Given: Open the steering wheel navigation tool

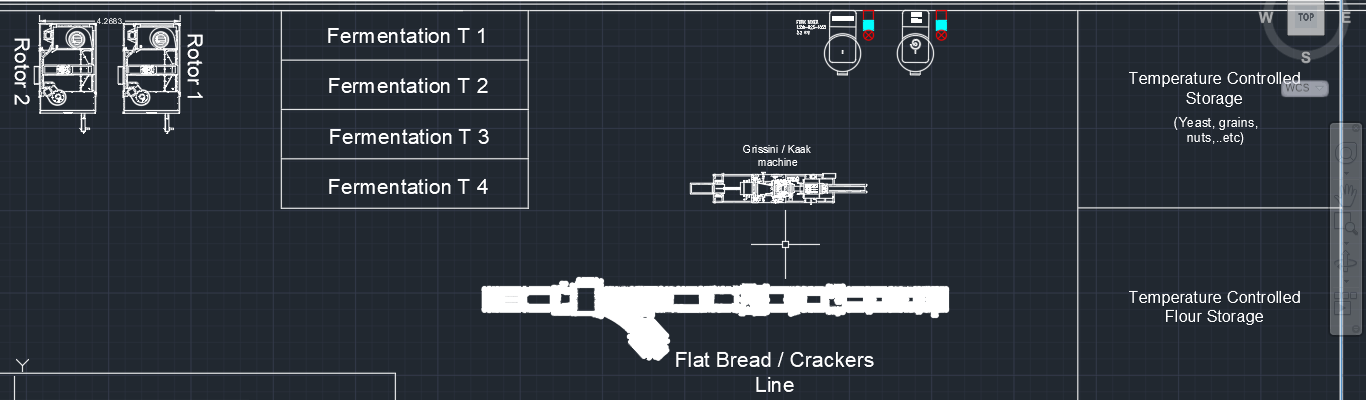Looking at the screenshot, I should pyautogui.click(x=1347, y=153).
